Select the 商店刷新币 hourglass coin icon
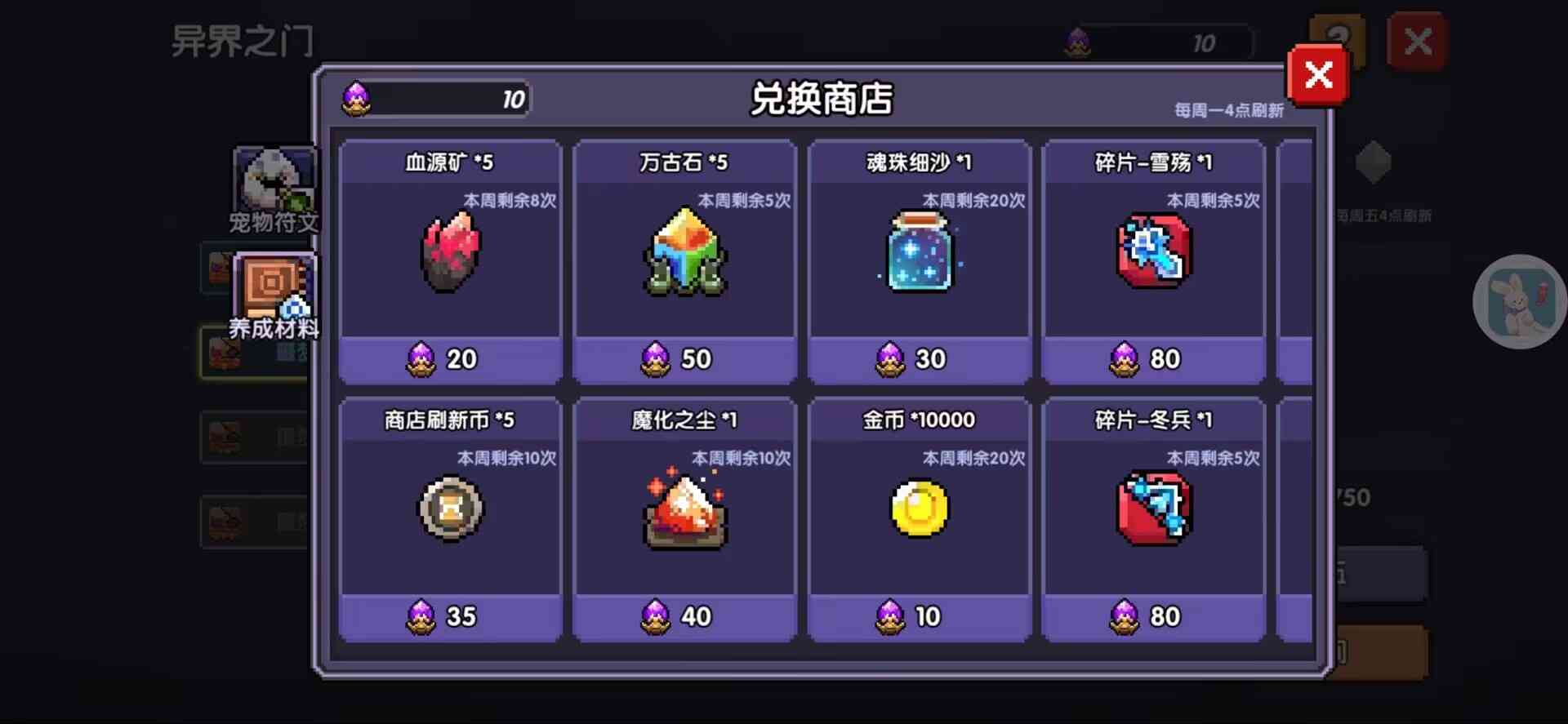Image resolution: width=1568 pixels, height=724 pixels. pyautogui.click(x=451, y=509)
